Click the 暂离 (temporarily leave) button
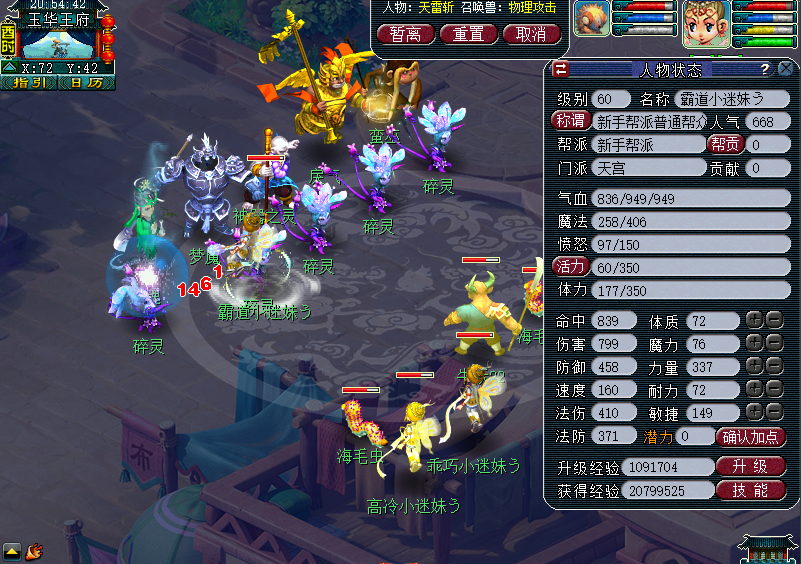This screenshot has width=801, height=564. pyautogui.click(x=406, y=34)
